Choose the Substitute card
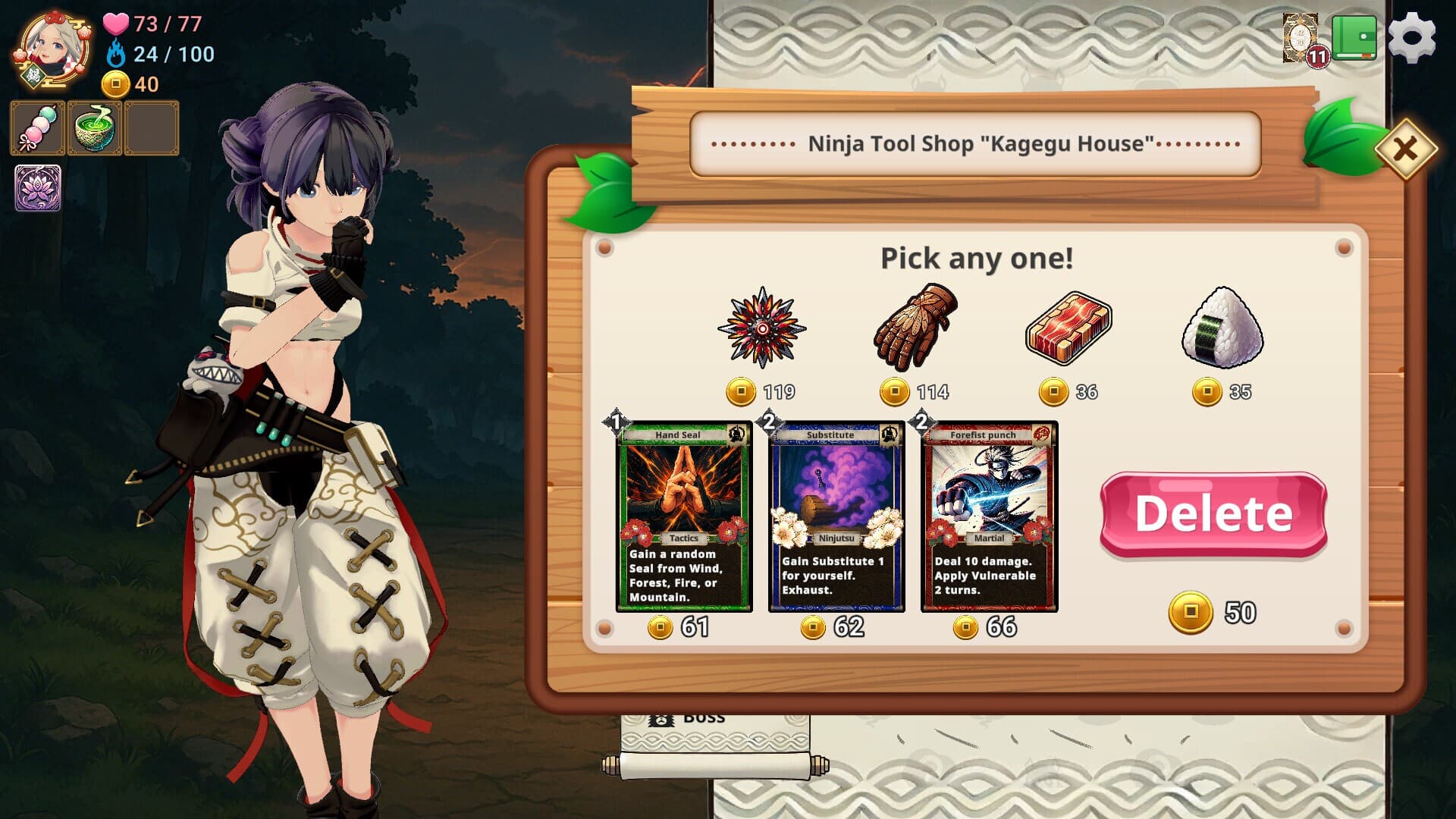 tap(836, 516)
